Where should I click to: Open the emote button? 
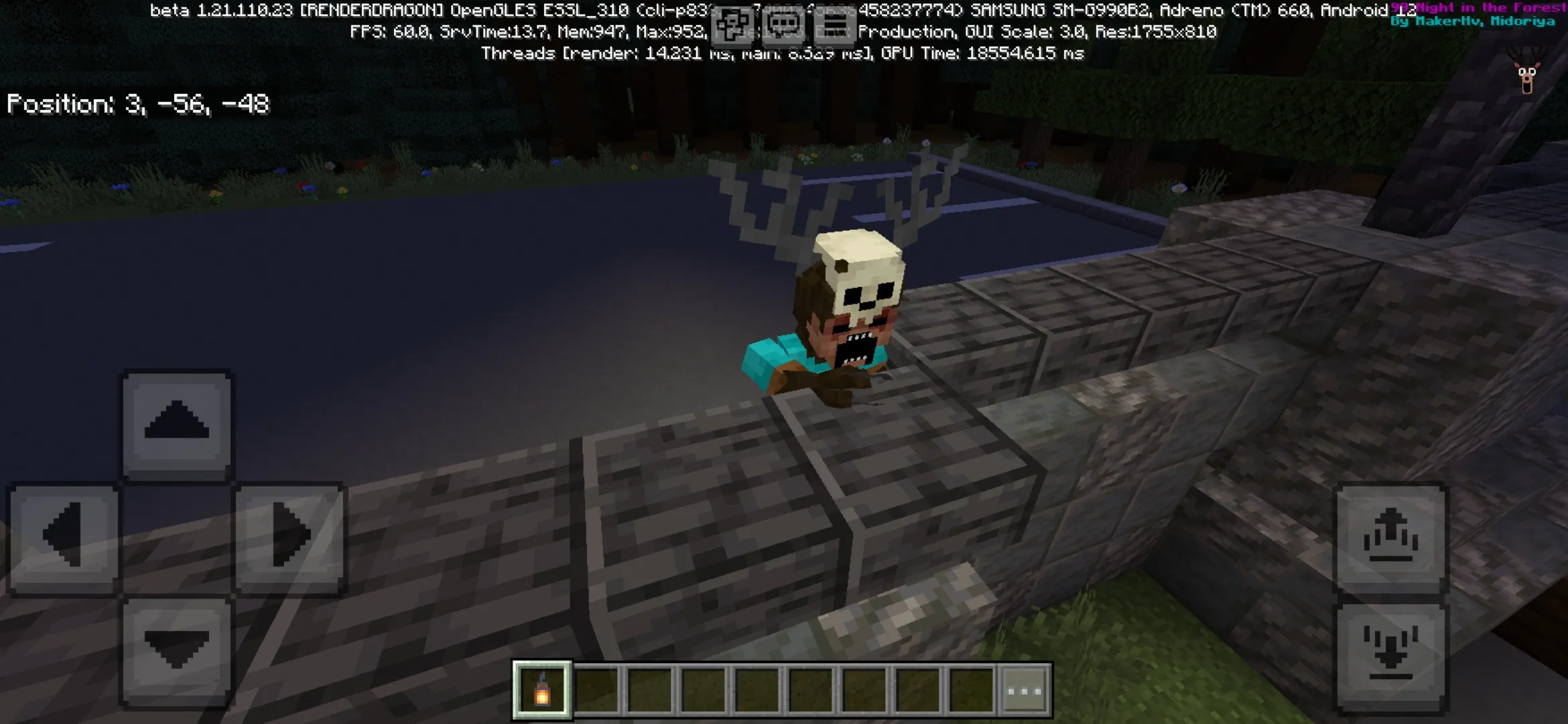(732, 27)
